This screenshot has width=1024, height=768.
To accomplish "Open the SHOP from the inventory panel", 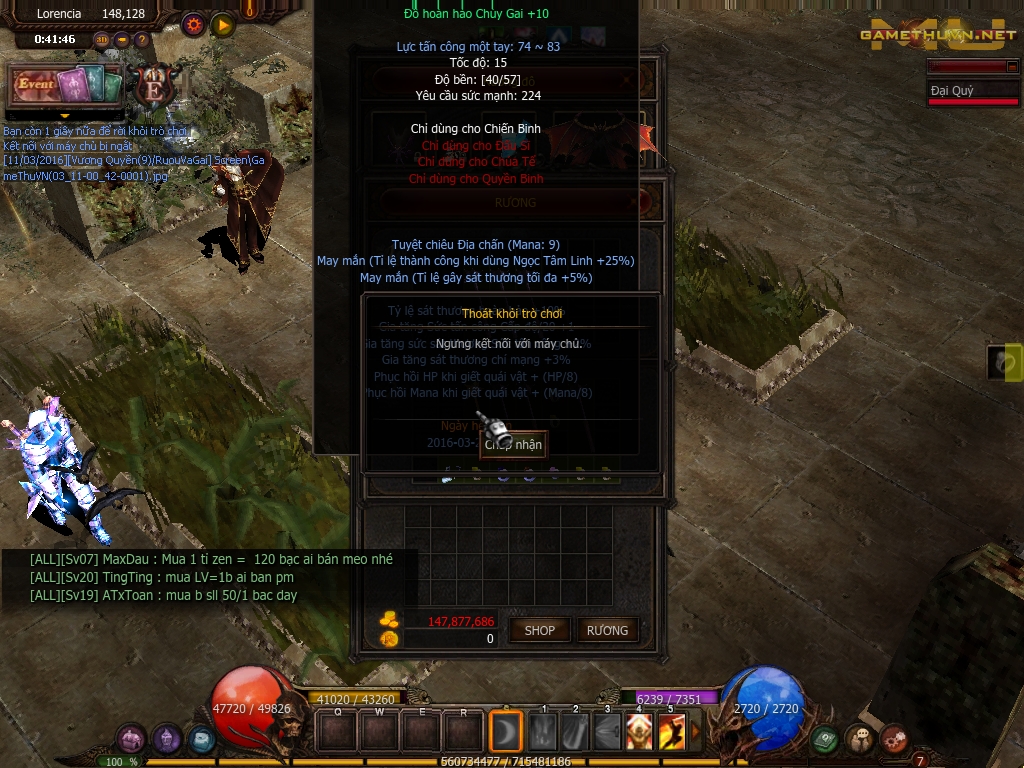I will [x=540, y=630].
